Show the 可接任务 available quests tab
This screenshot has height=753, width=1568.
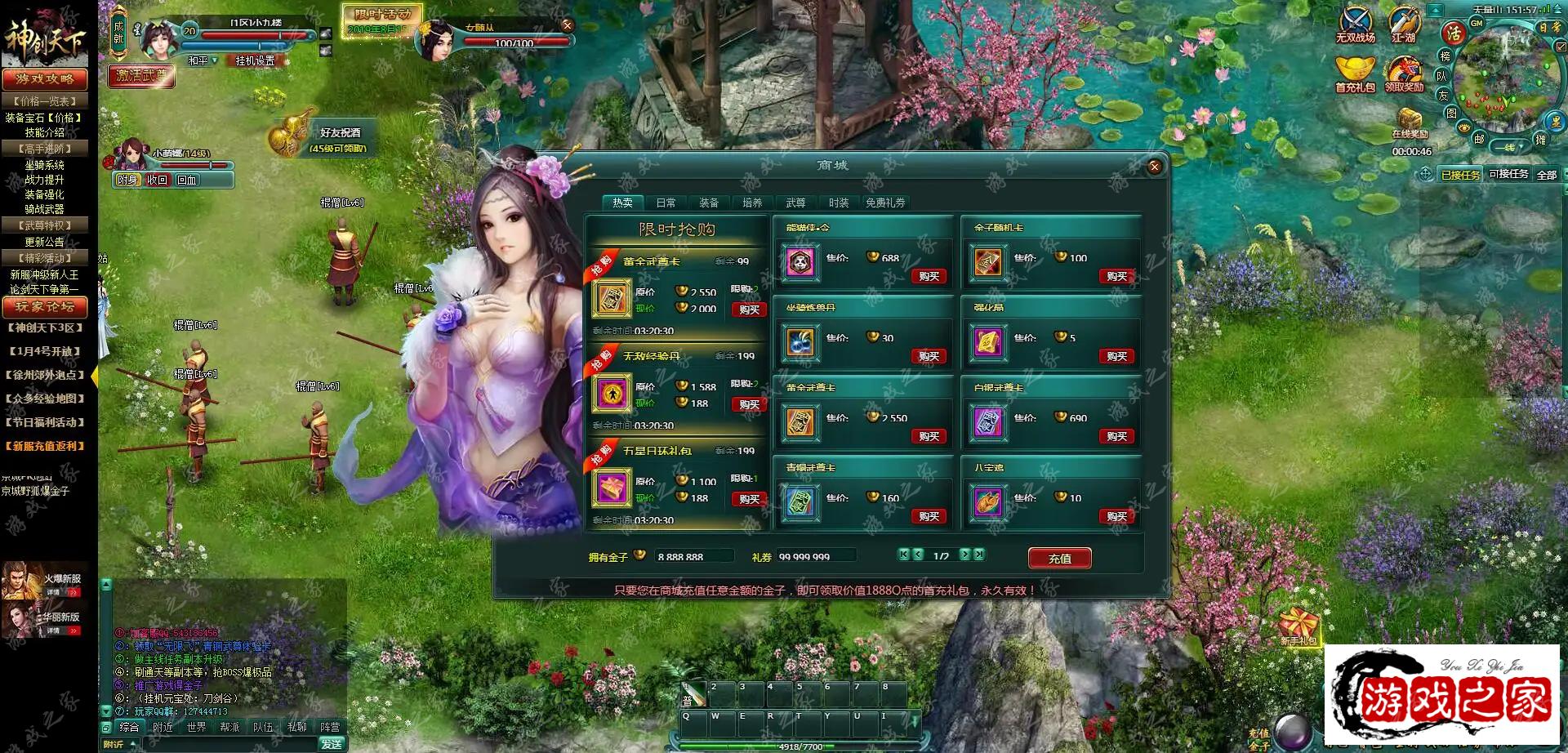1508,174
